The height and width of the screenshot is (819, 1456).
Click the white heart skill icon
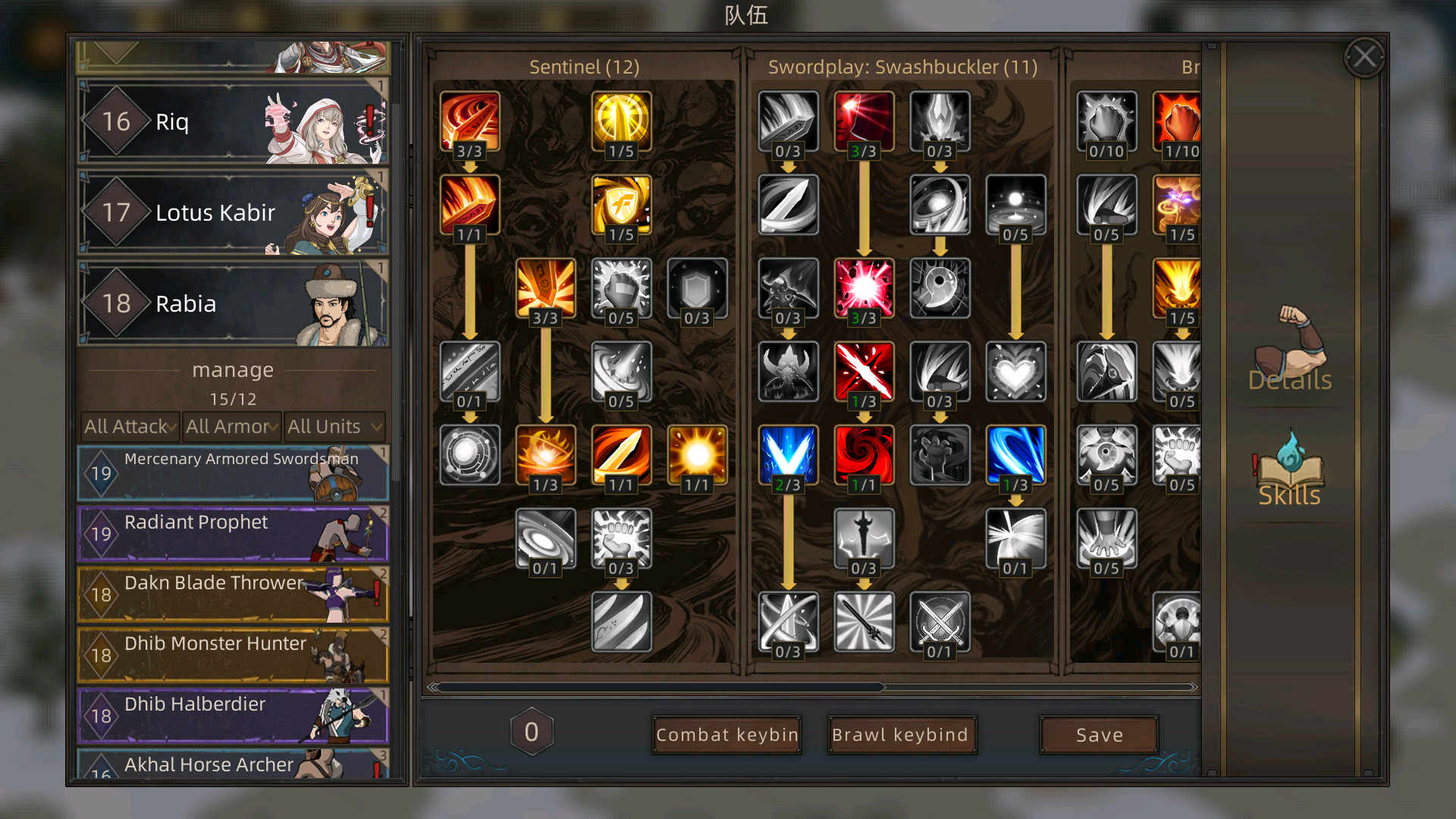point(1016,372)
